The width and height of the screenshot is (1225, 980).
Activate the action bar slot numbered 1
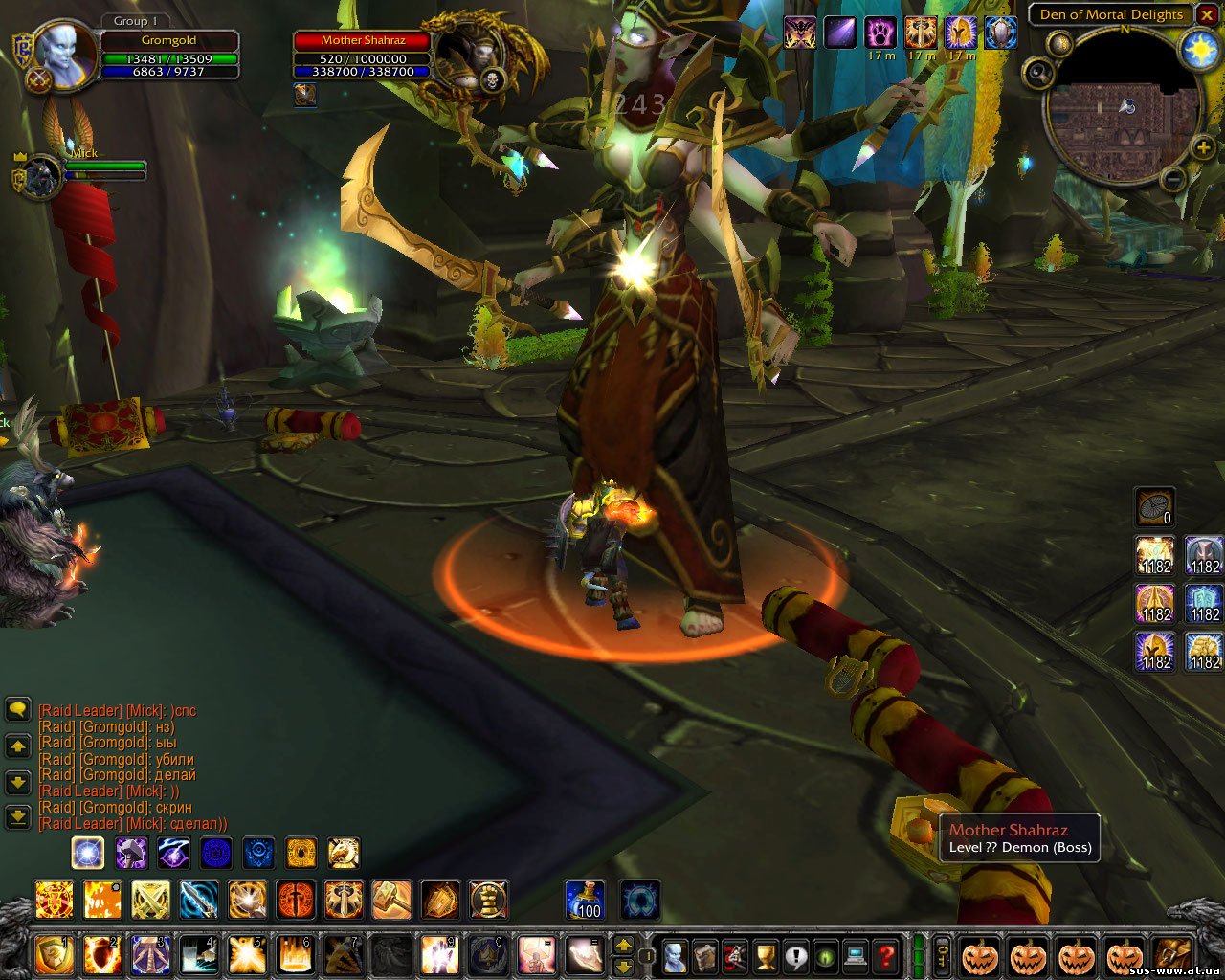tap(54, 954)
